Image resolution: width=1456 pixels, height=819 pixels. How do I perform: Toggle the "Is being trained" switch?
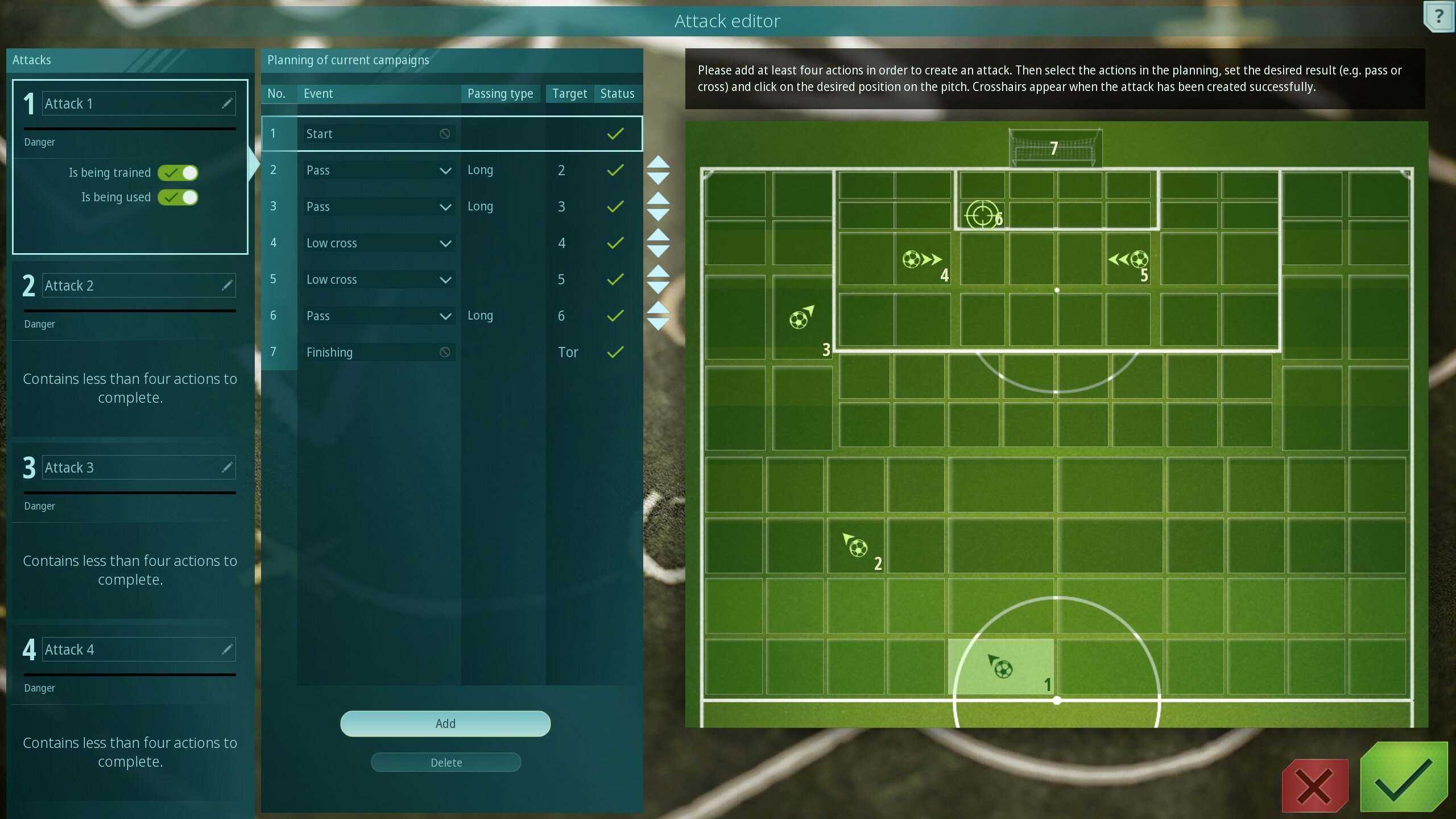(178, 172)
